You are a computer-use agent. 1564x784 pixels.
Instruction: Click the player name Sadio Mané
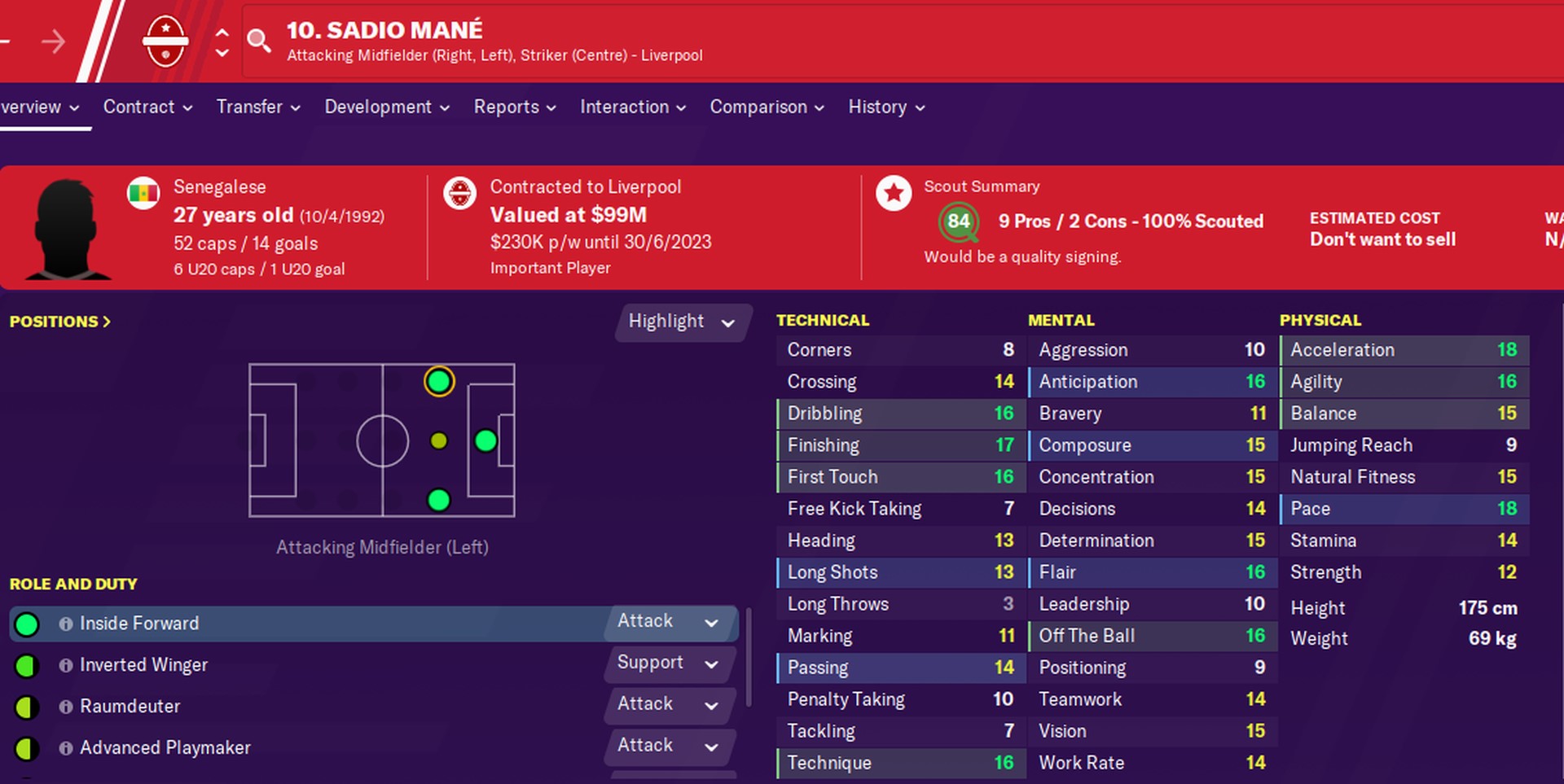pos(384,30)
